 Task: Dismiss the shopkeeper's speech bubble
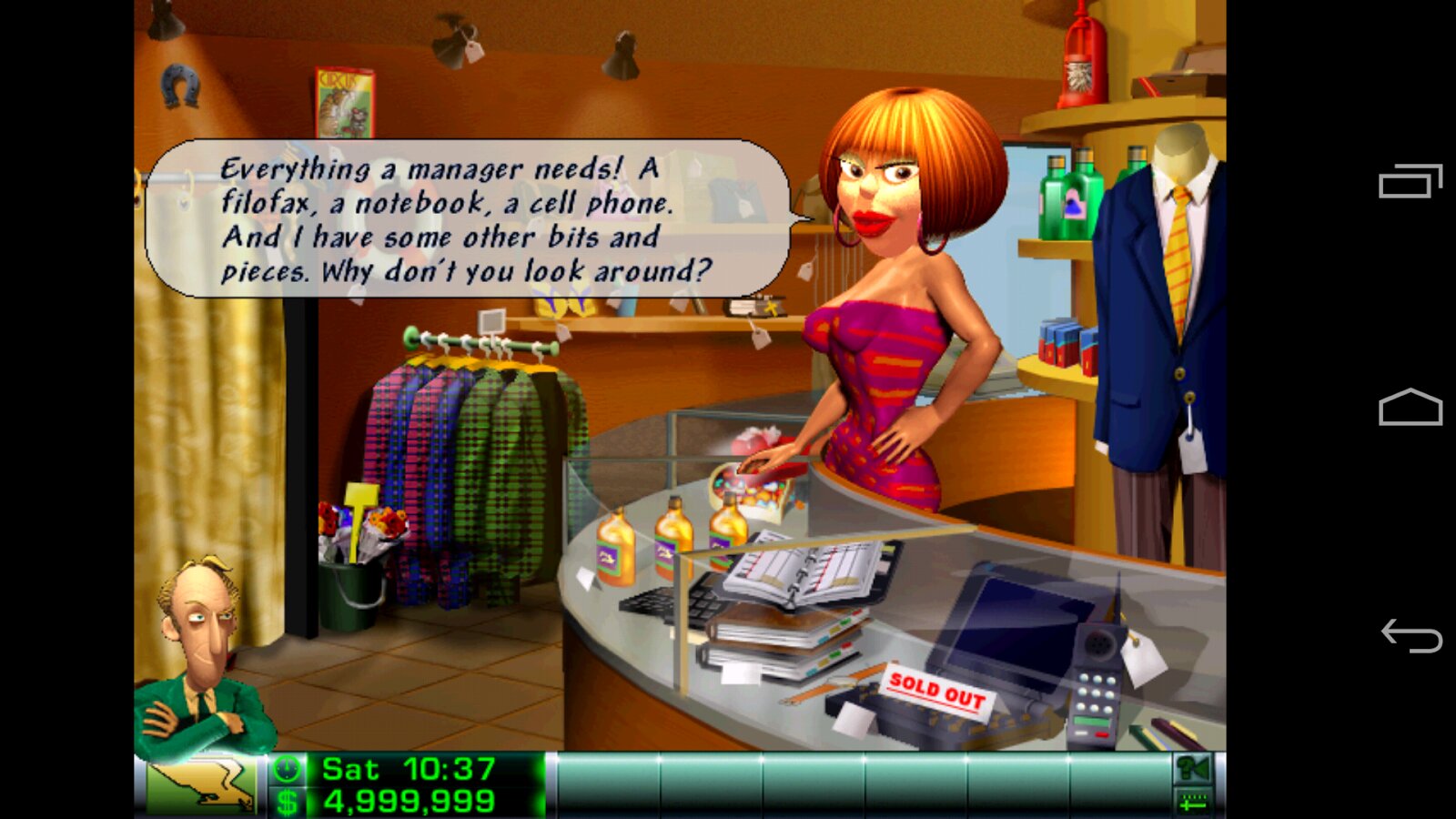(467, 218)
